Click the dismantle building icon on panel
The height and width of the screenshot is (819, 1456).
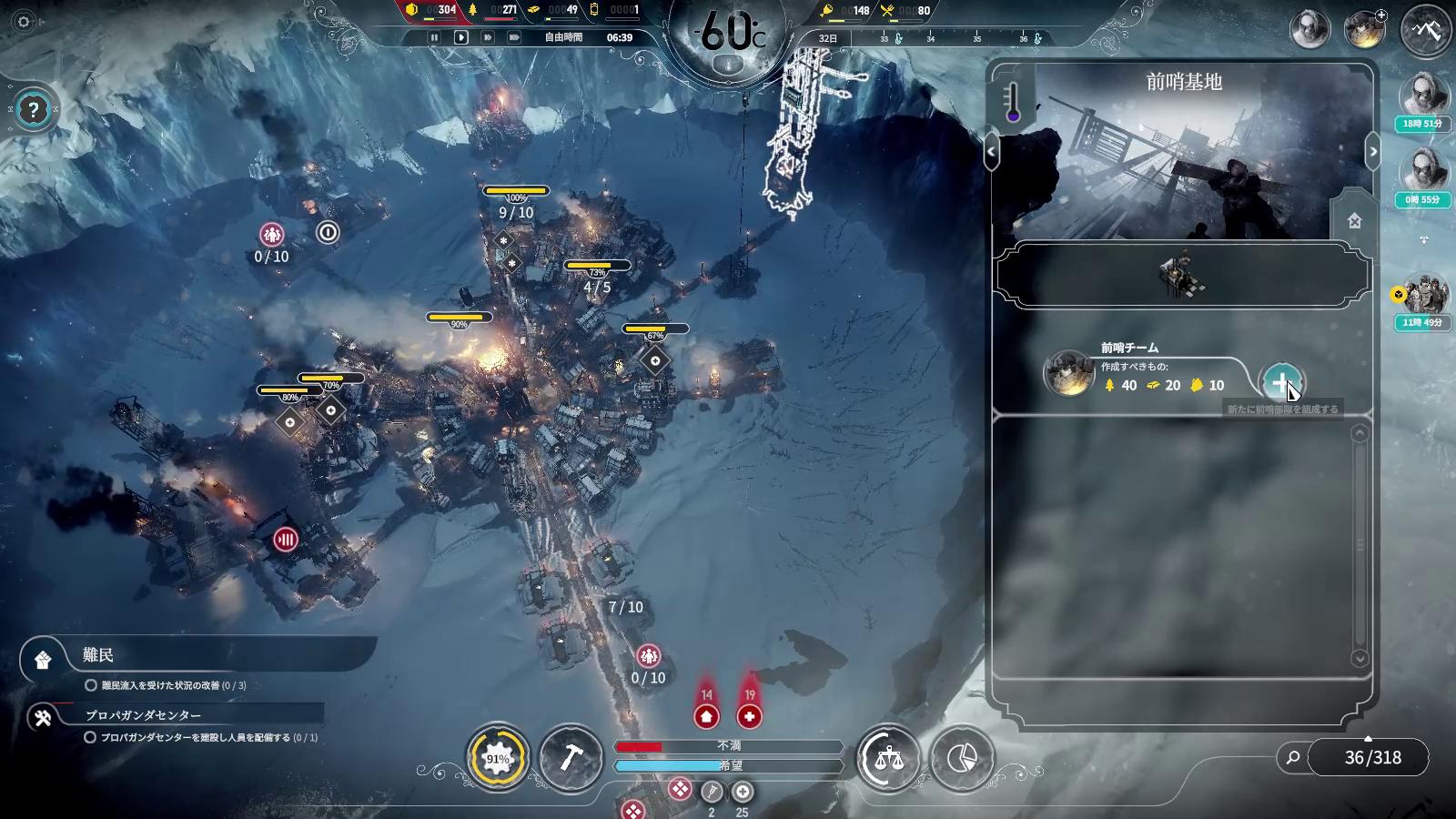coord(1354,221)
